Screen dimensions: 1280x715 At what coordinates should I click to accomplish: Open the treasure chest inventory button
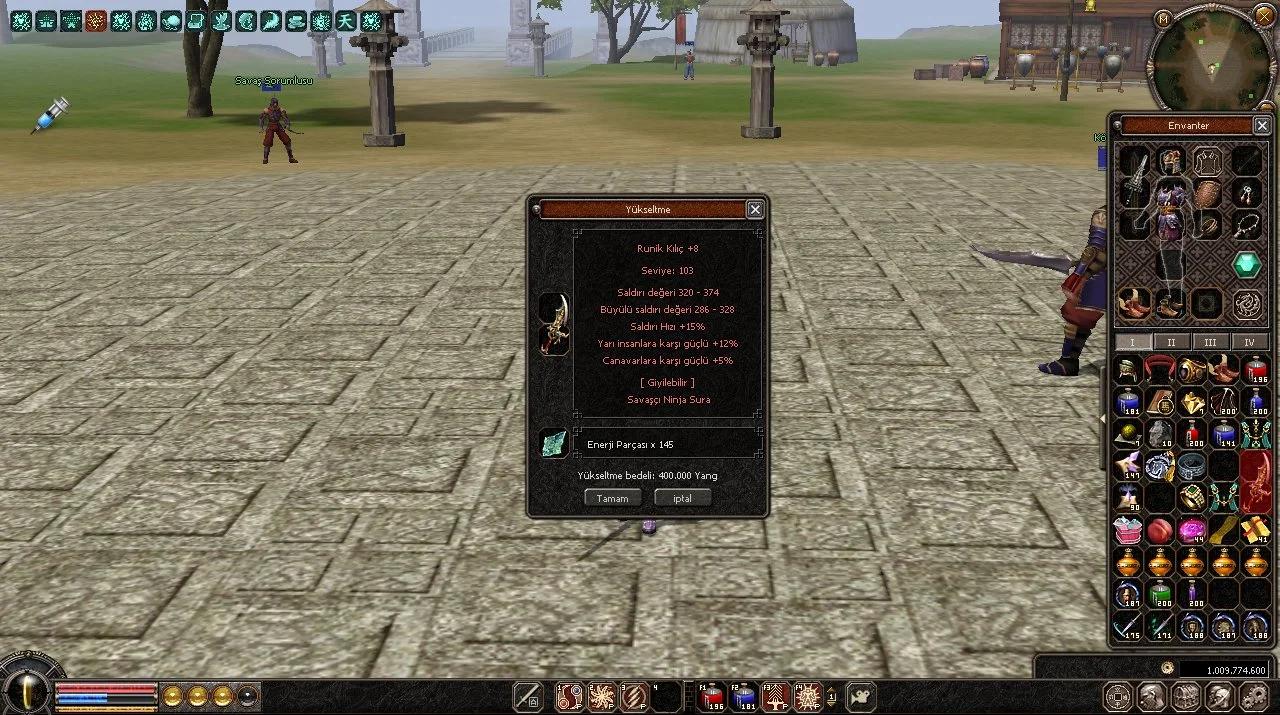pos(1185,696)
